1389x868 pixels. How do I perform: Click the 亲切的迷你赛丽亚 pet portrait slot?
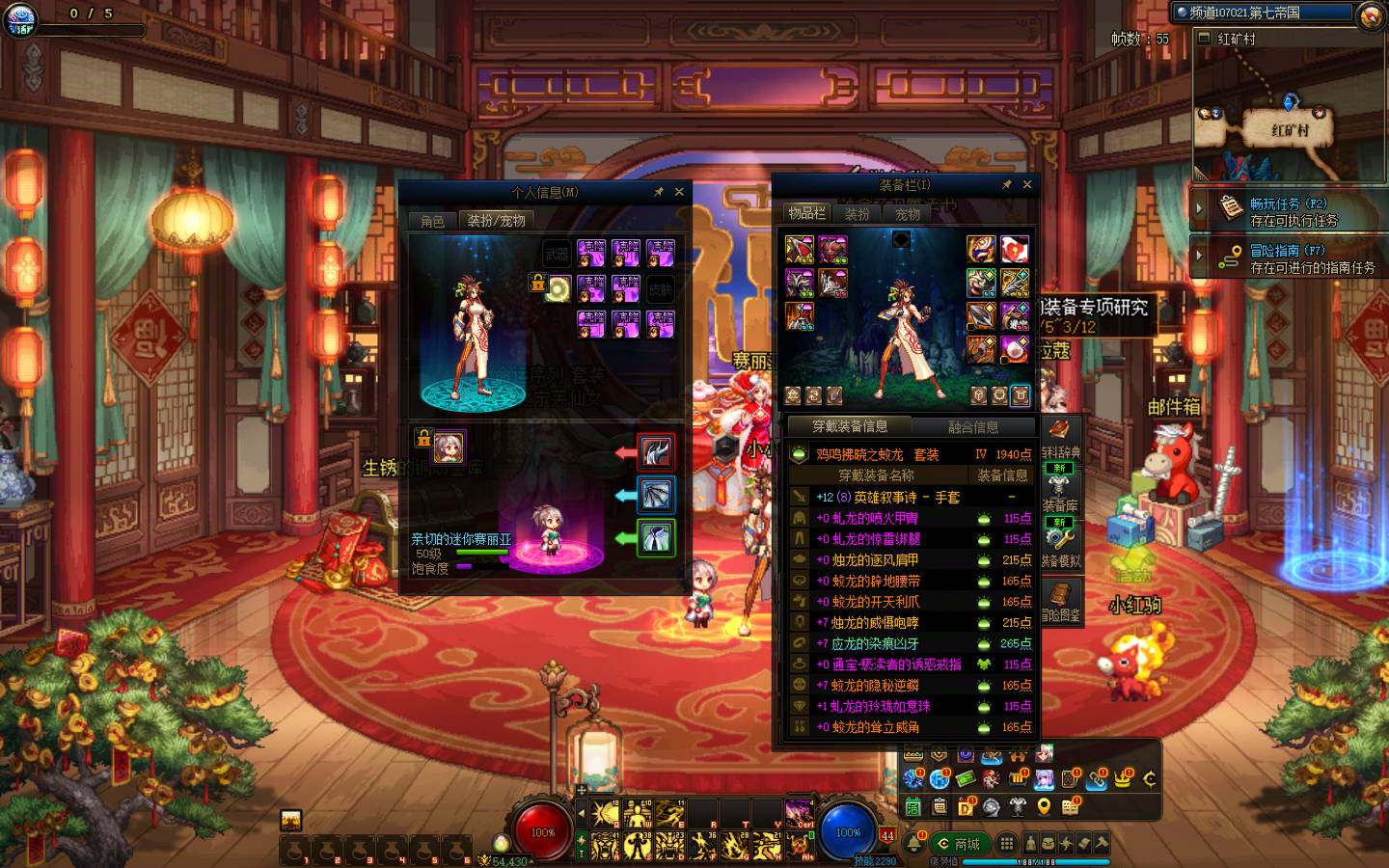pos(449,448)
